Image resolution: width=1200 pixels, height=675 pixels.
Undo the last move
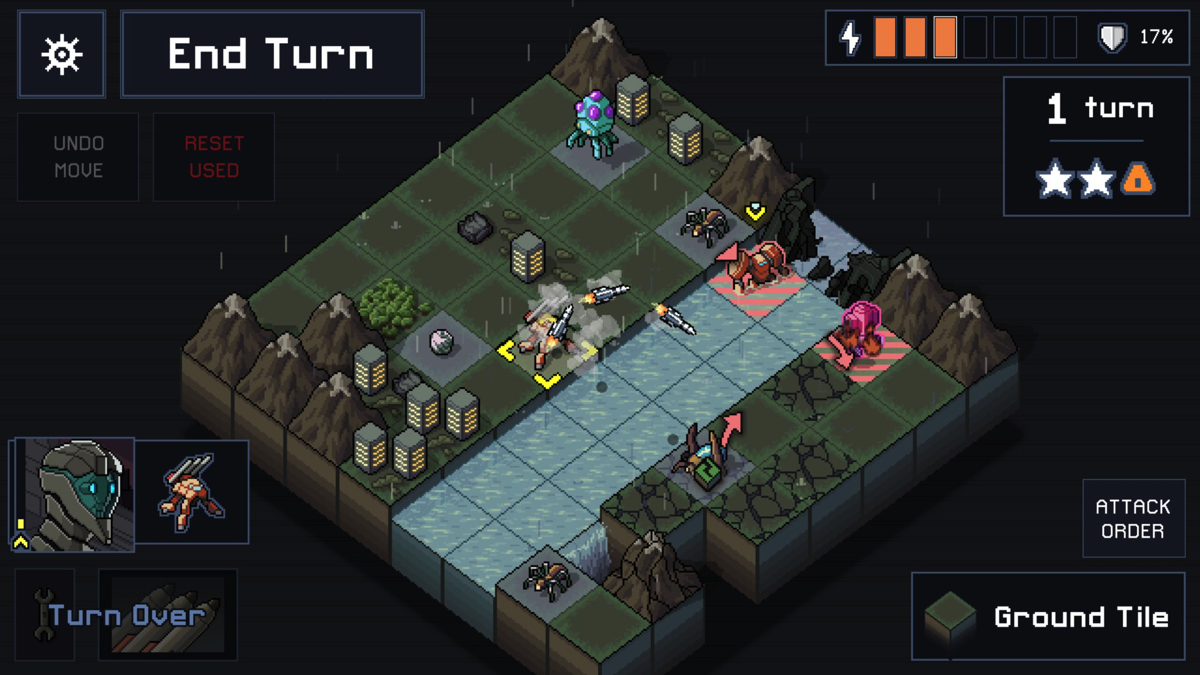point(78,157)
